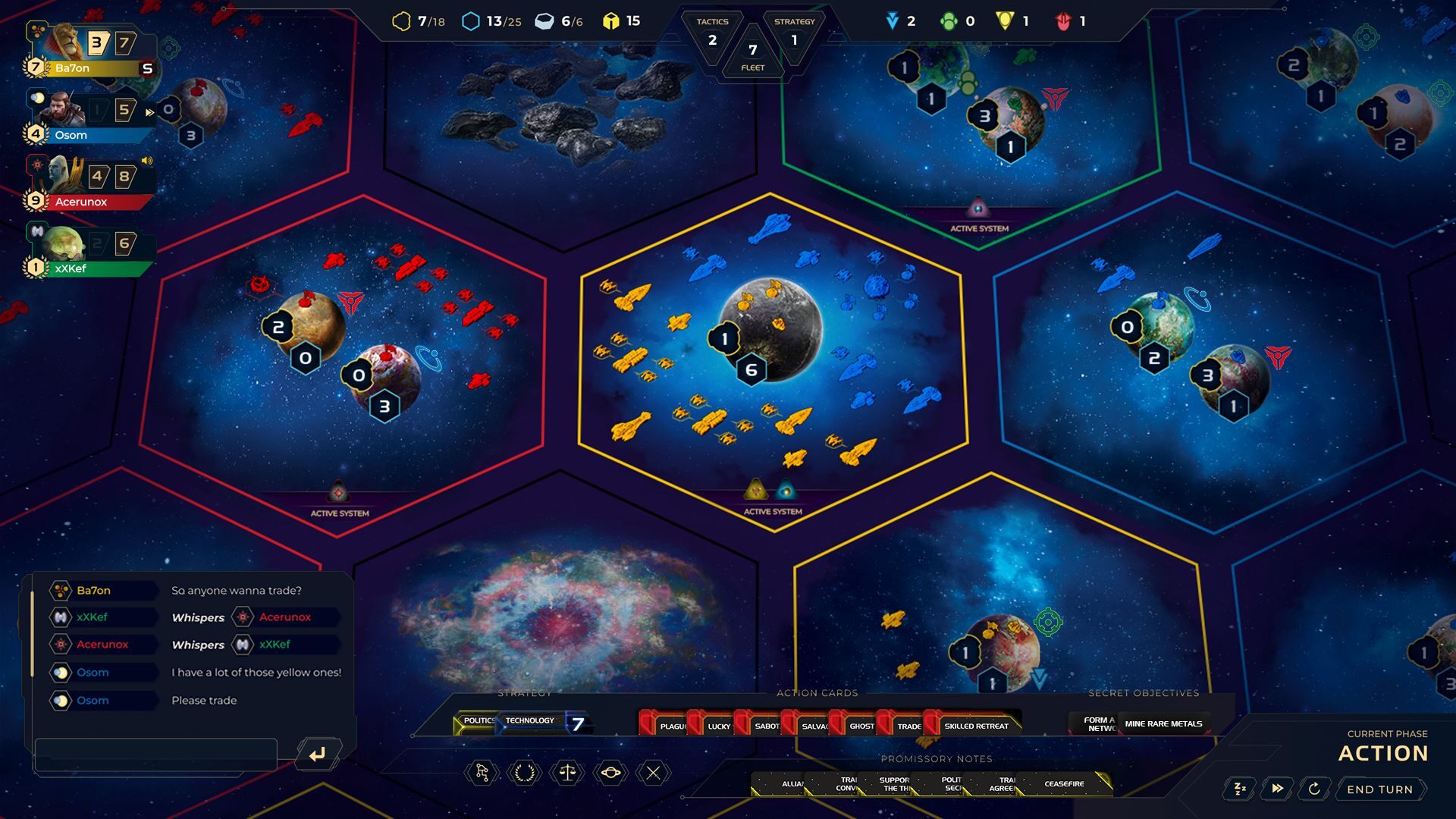Activate the sleep Zz pass button
Viewport: 1456px width, 819px height.
click(1241, 789)
